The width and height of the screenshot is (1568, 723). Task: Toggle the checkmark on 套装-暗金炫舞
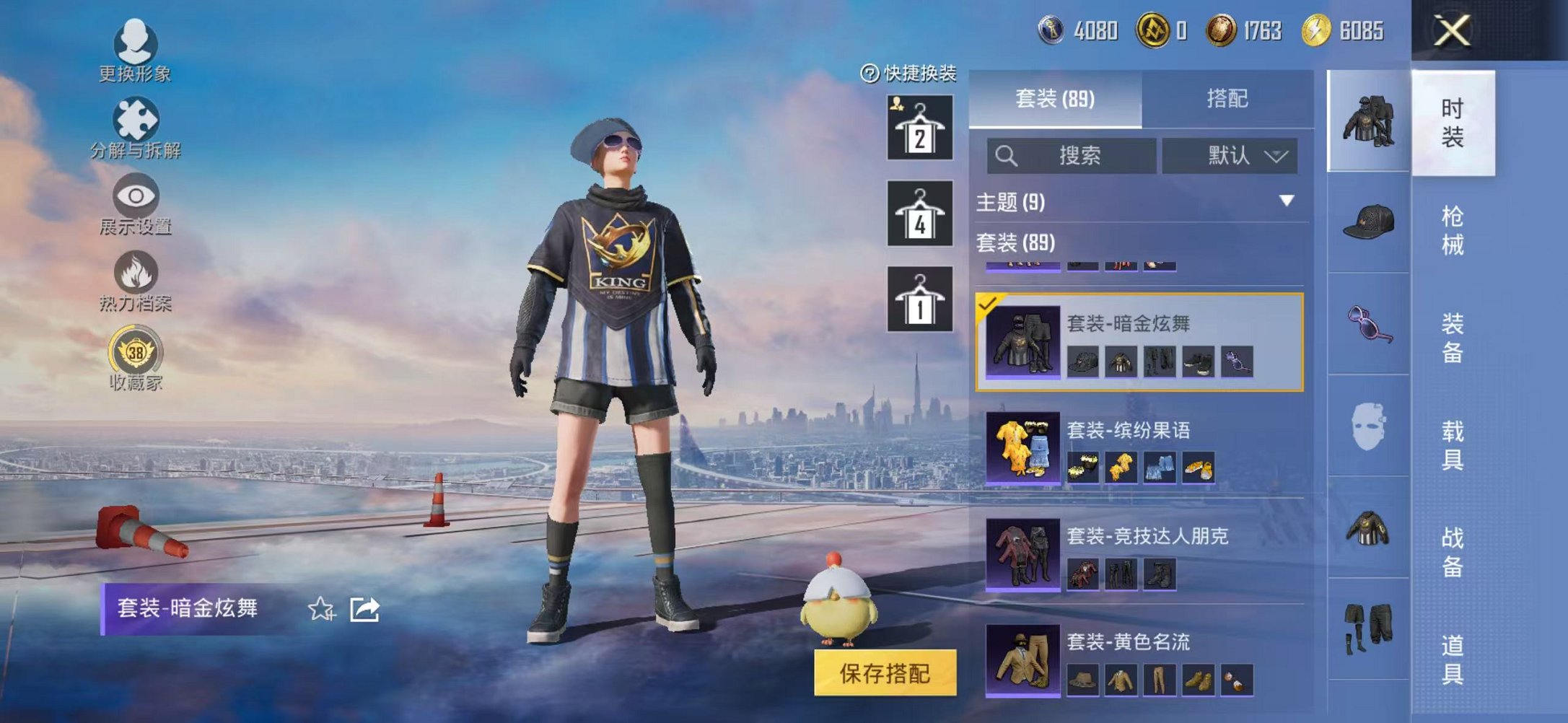click(x=986, y=304)
